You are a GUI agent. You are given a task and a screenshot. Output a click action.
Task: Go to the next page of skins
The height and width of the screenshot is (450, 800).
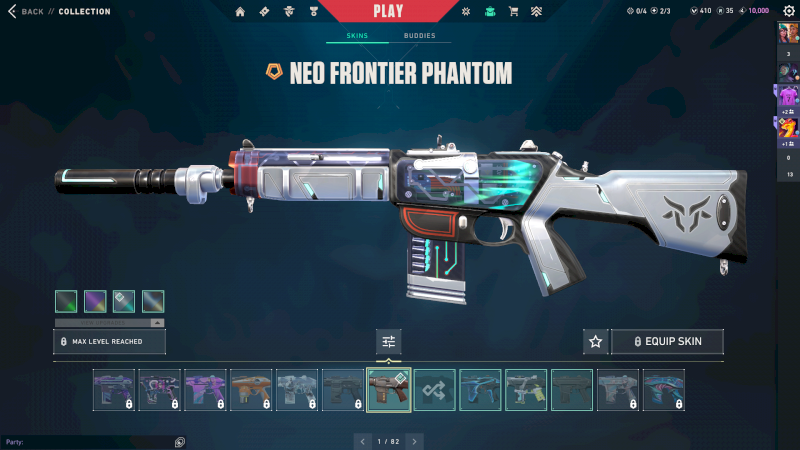coord(414,441)
